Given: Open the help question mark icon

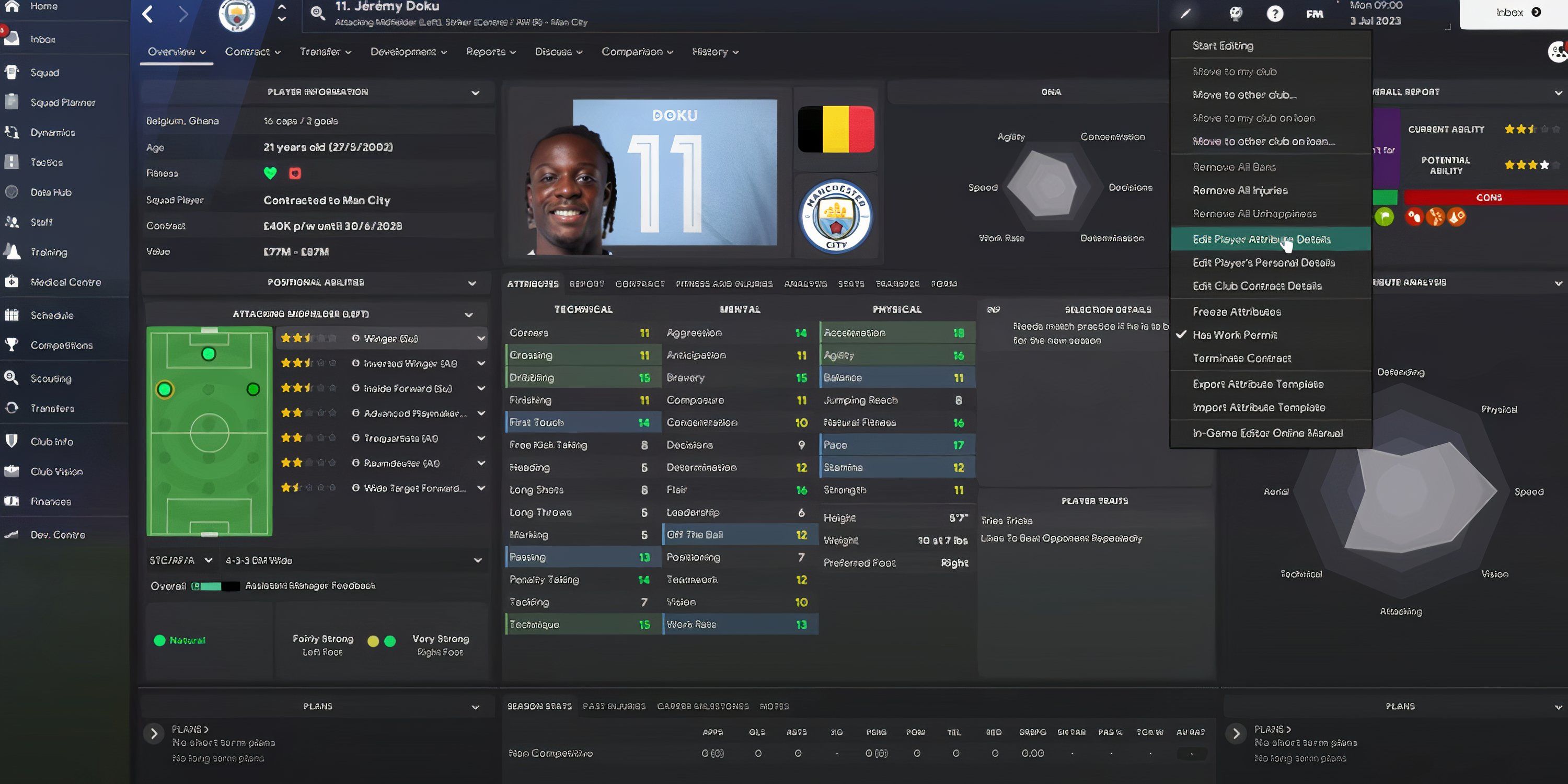Looking at the screenshot, I should 1276,13.
